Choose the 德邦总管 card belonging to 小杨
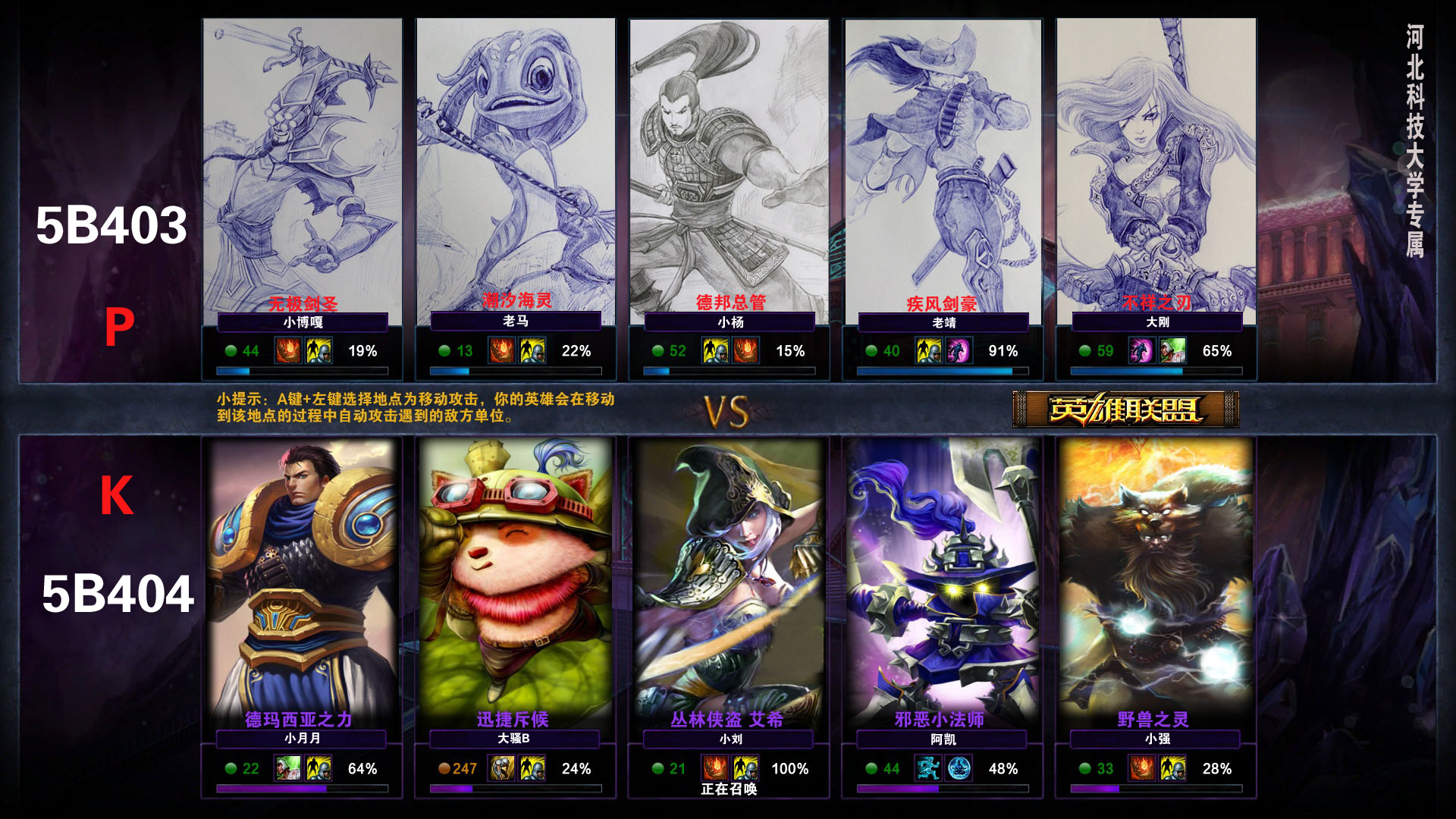This screenshot has width=1456, height=819. [729, 167]
